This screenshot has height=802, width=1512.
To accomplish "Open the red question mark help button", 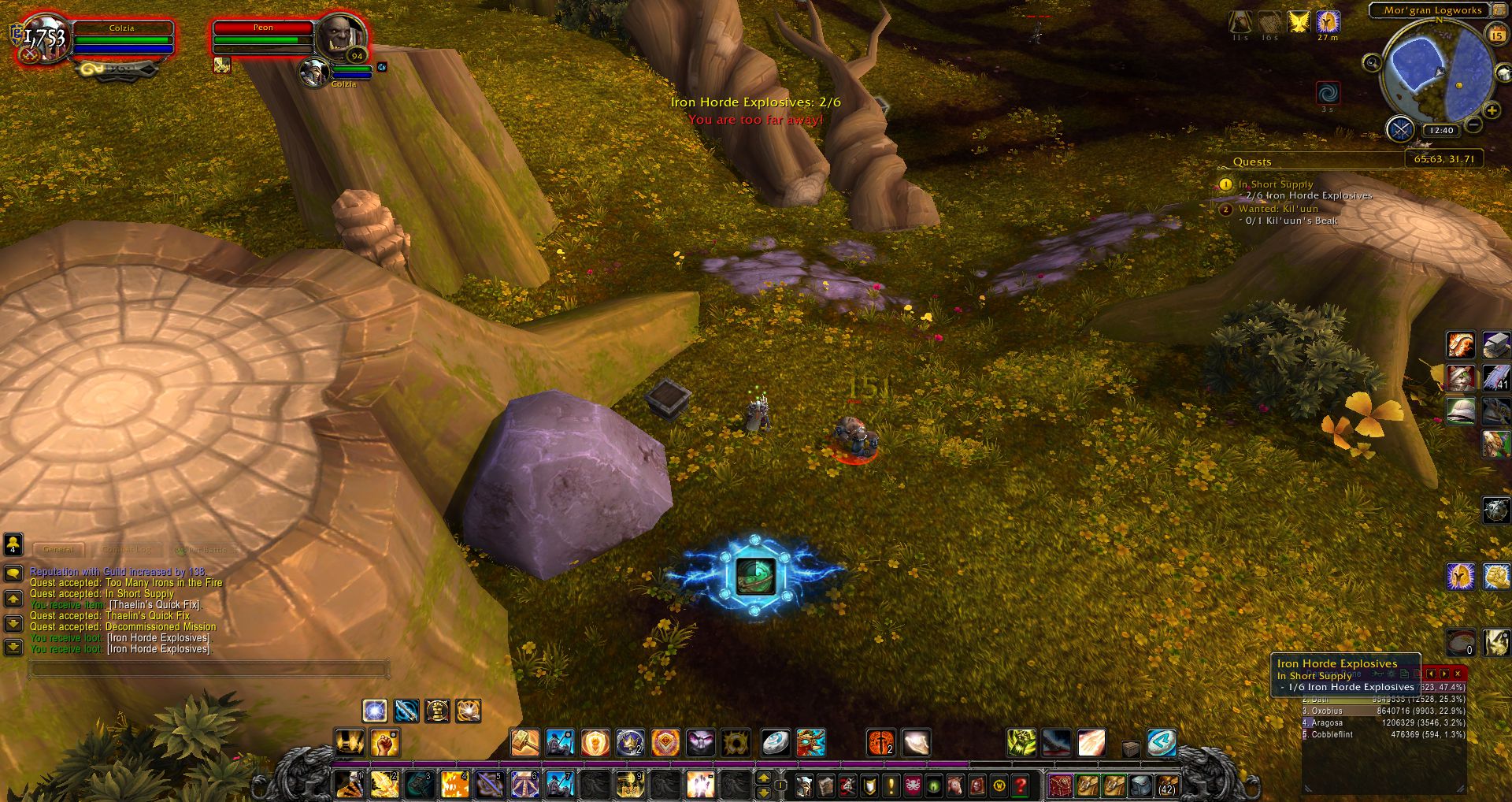I will tap(1021, 785).
